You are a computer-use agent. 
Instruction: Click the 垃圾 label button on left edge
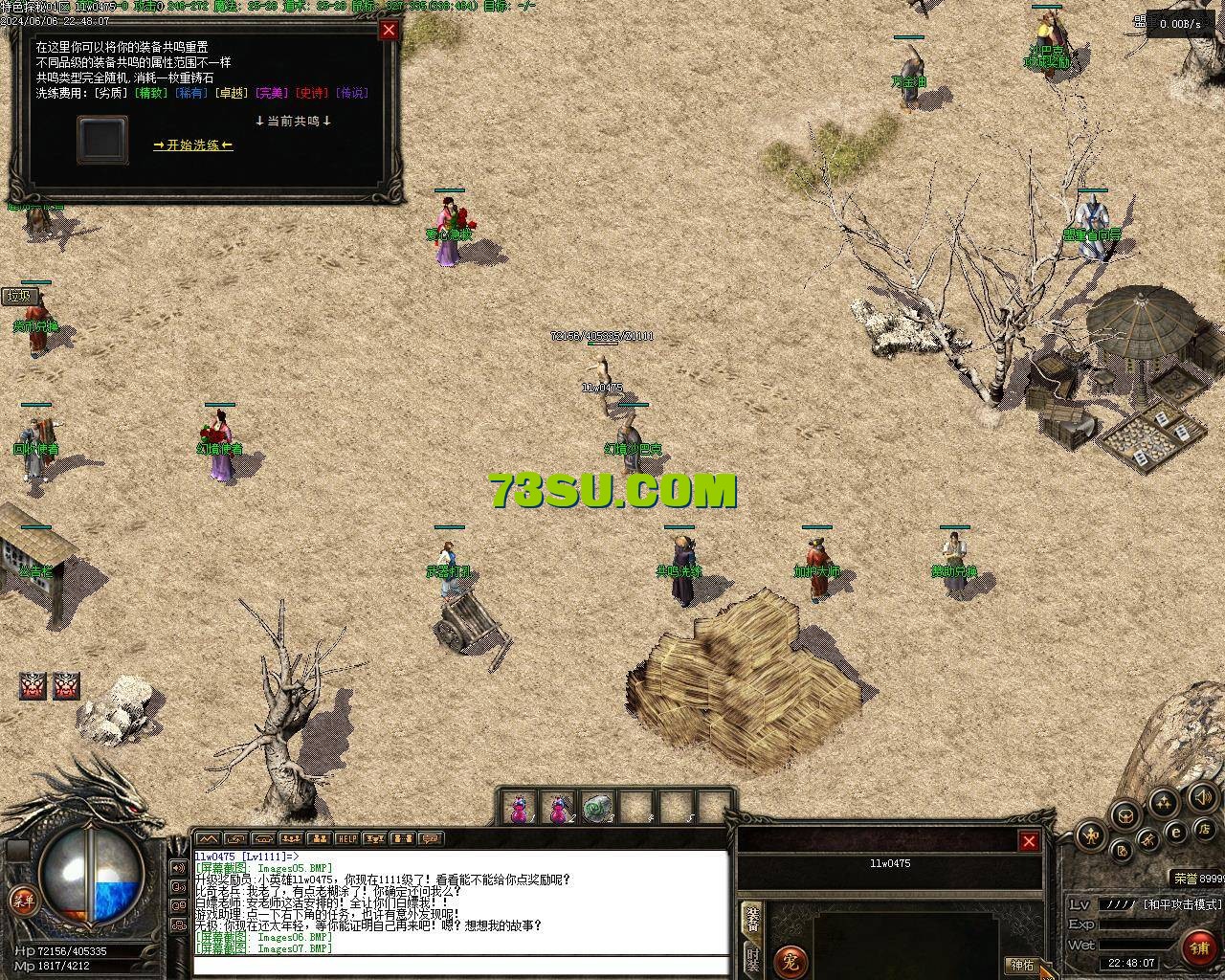click(x=19, y=296)
